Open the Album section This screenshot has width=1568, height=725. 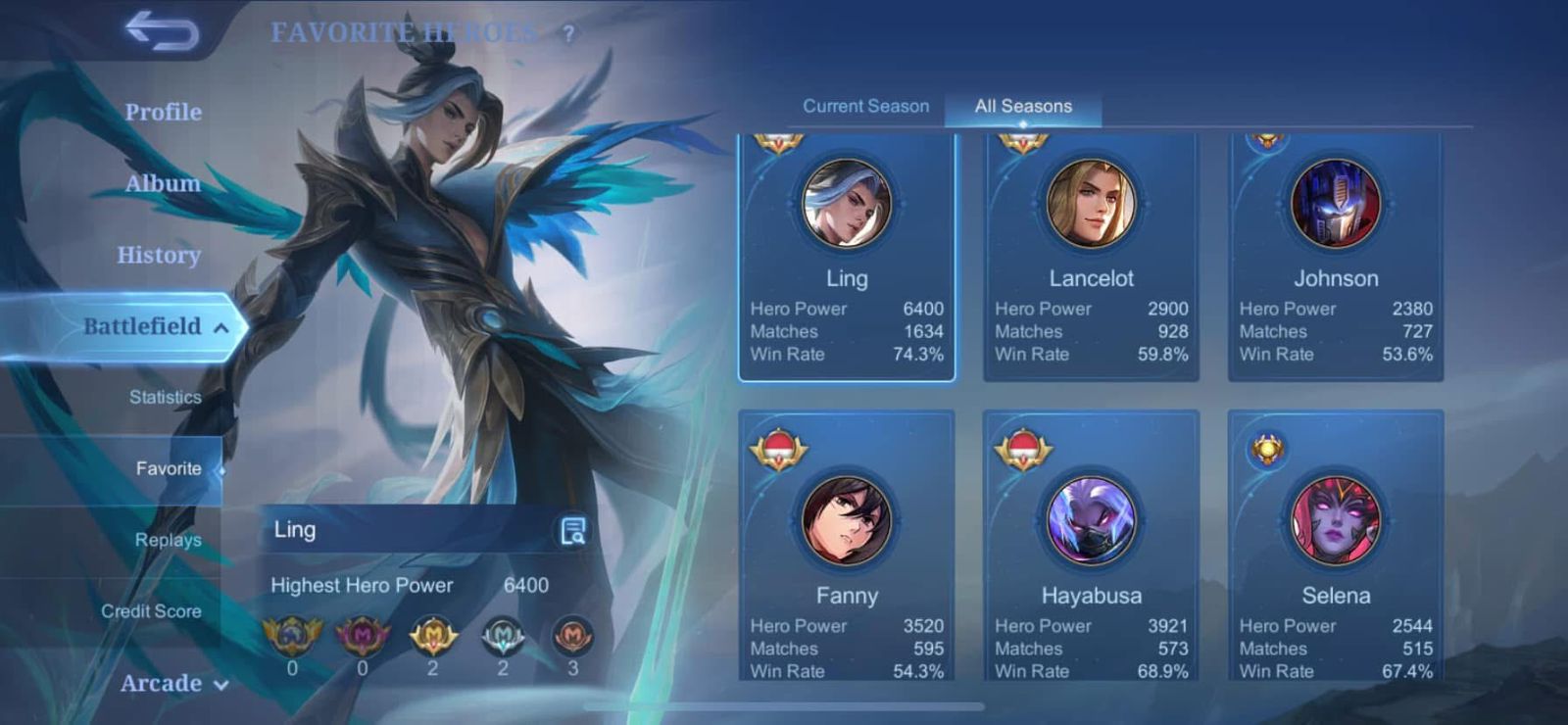pos(163,183)
